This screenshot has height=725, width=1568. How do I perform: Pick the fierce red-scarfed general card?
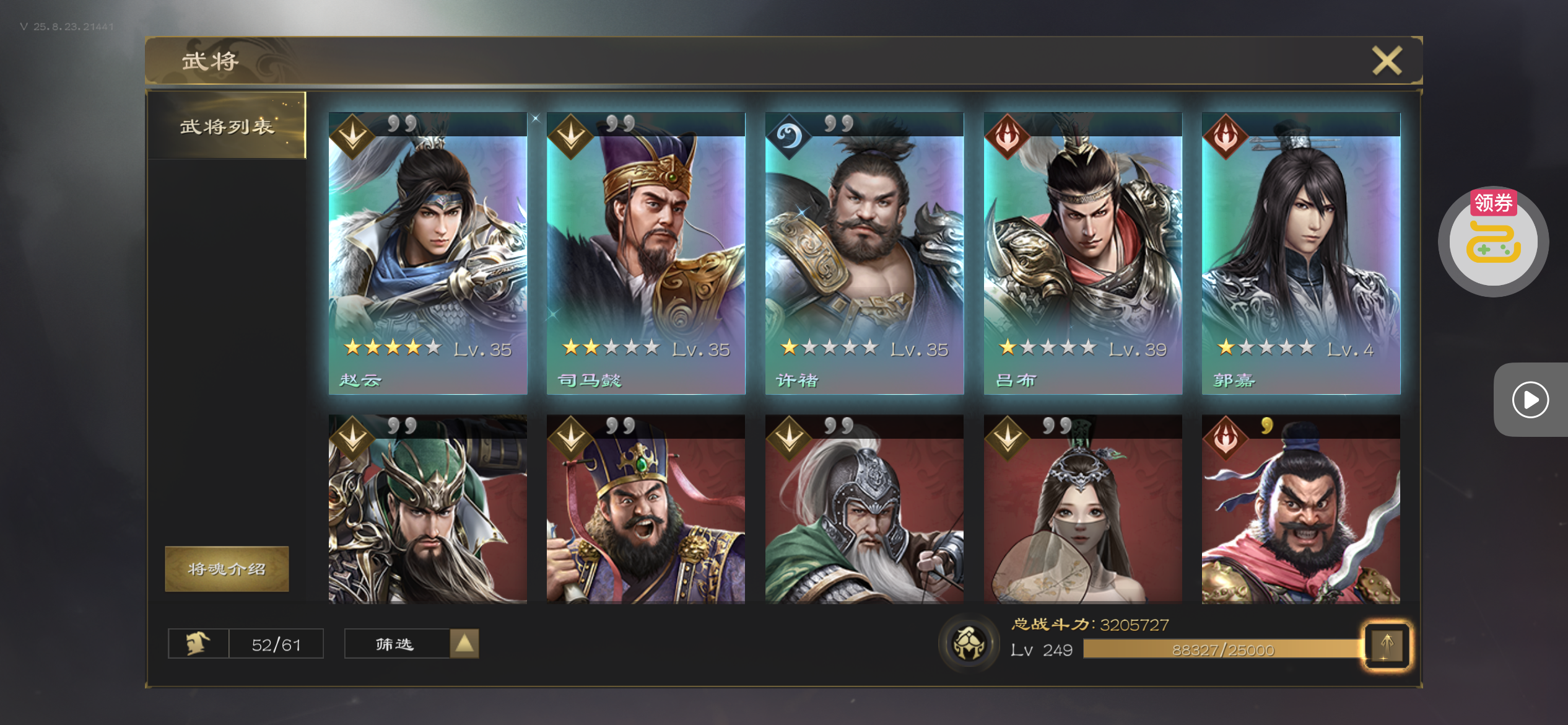coord(1300,509)
